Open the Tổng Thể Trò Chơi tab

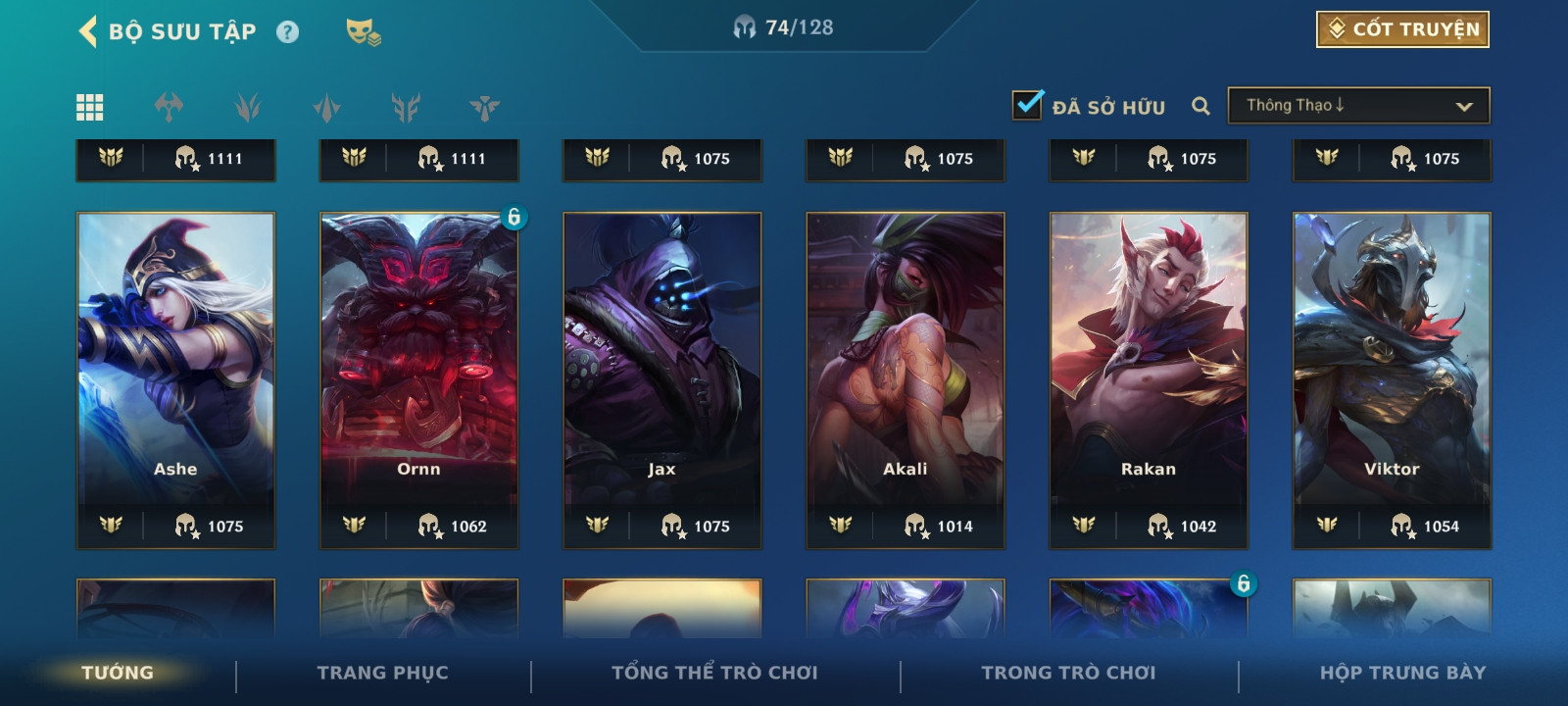(x=714, y=673)
